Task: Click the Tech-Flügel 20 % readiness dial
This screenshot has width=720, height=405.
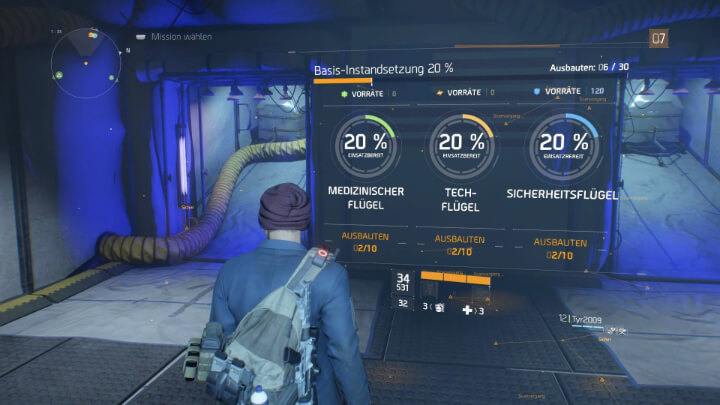Action: tap(463, 144)
